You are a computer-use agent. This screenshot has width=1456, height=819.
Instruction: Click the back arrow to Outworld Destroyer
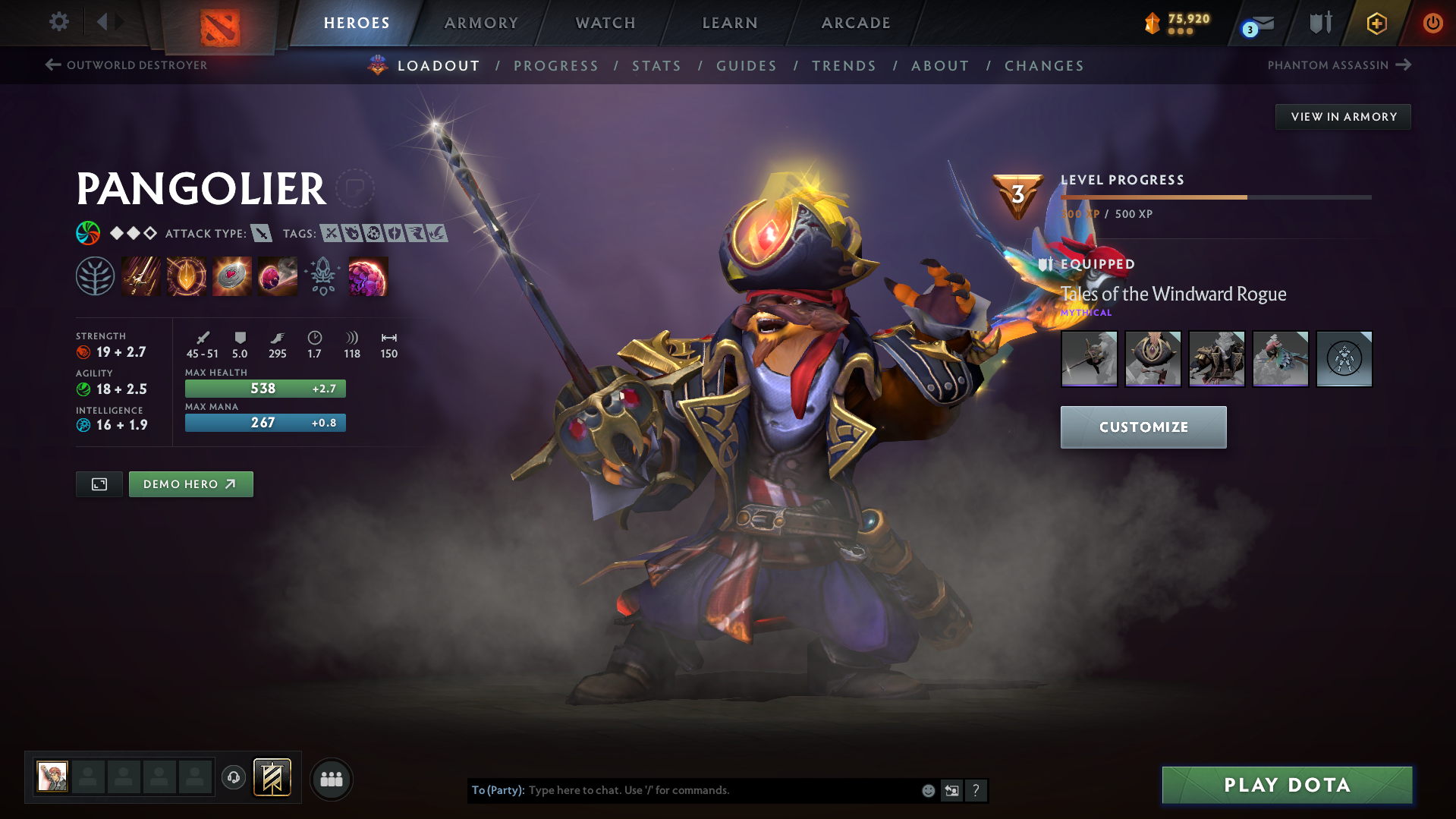click(x=52, y=65)
